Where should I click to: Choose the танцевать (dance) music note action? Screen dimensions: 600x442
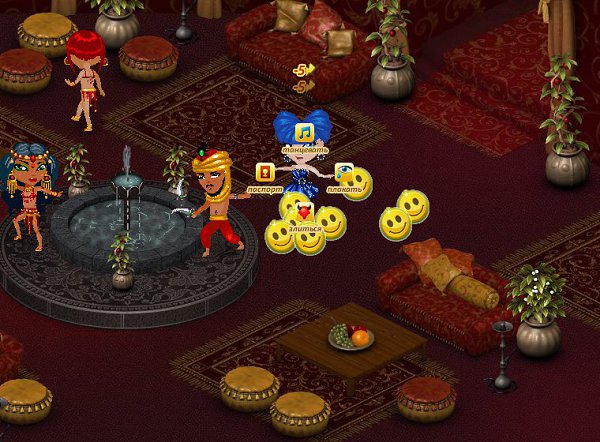coord(305,133)
